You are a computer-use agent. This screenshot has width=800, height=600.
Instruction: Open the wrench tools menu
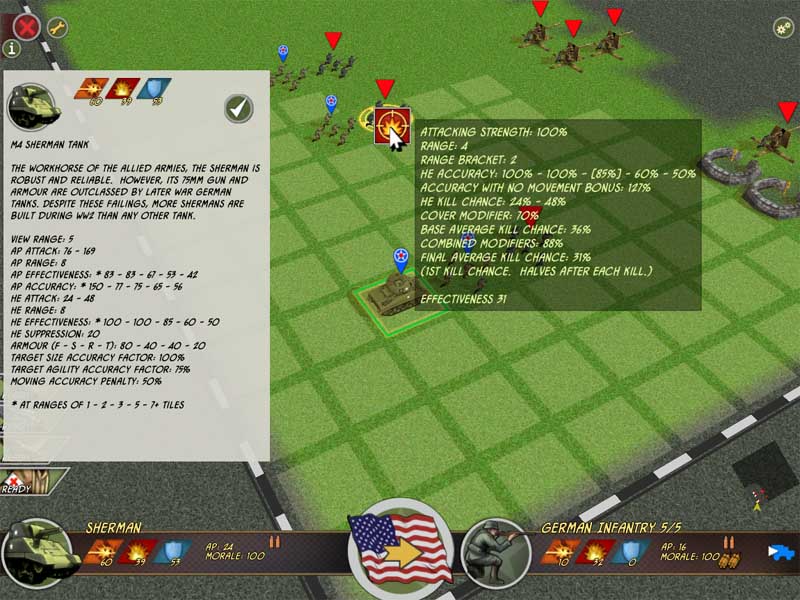point(57,27)
